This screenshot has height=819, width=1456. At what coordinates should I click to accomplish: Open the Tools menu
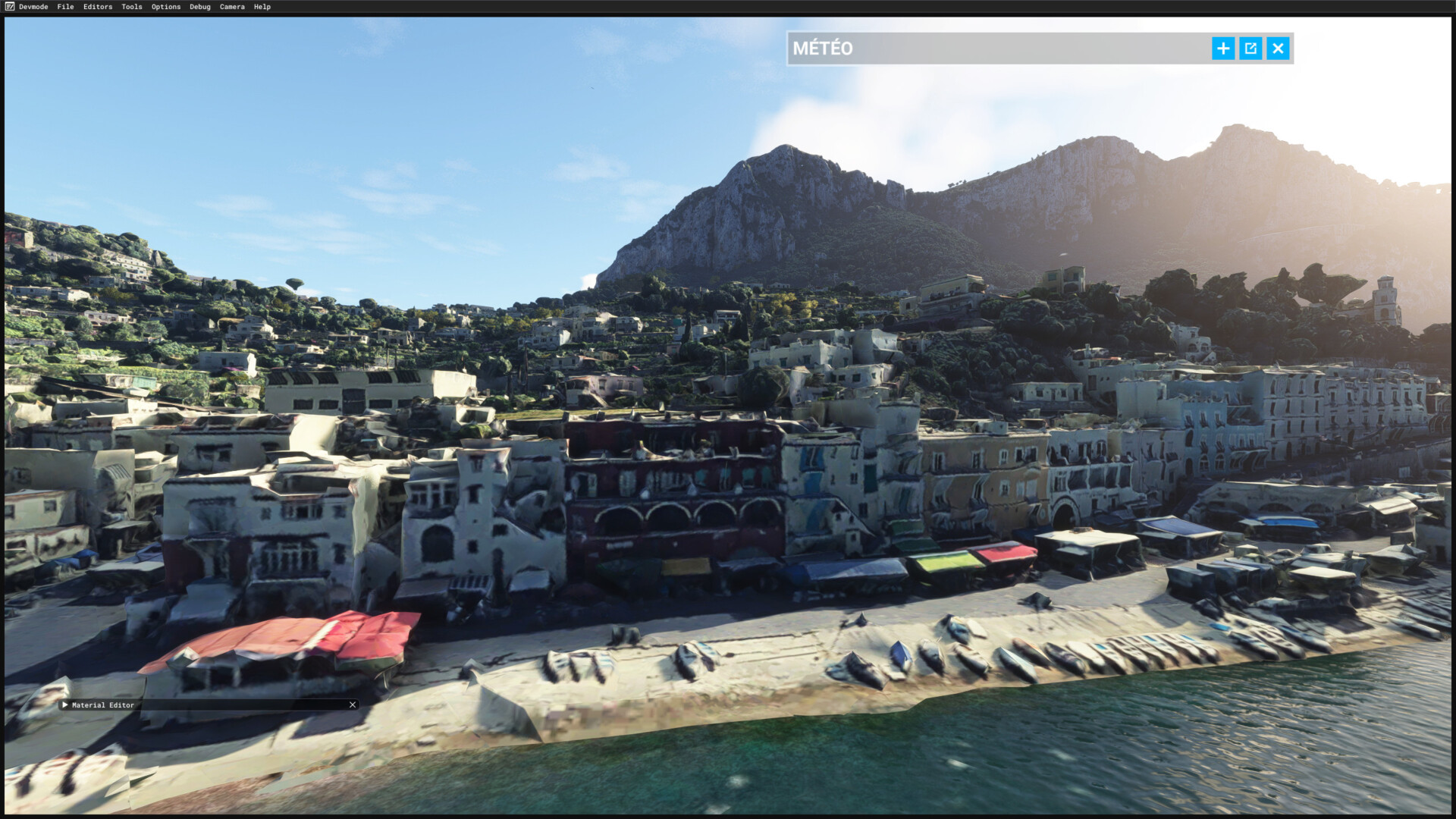(132, 7)
